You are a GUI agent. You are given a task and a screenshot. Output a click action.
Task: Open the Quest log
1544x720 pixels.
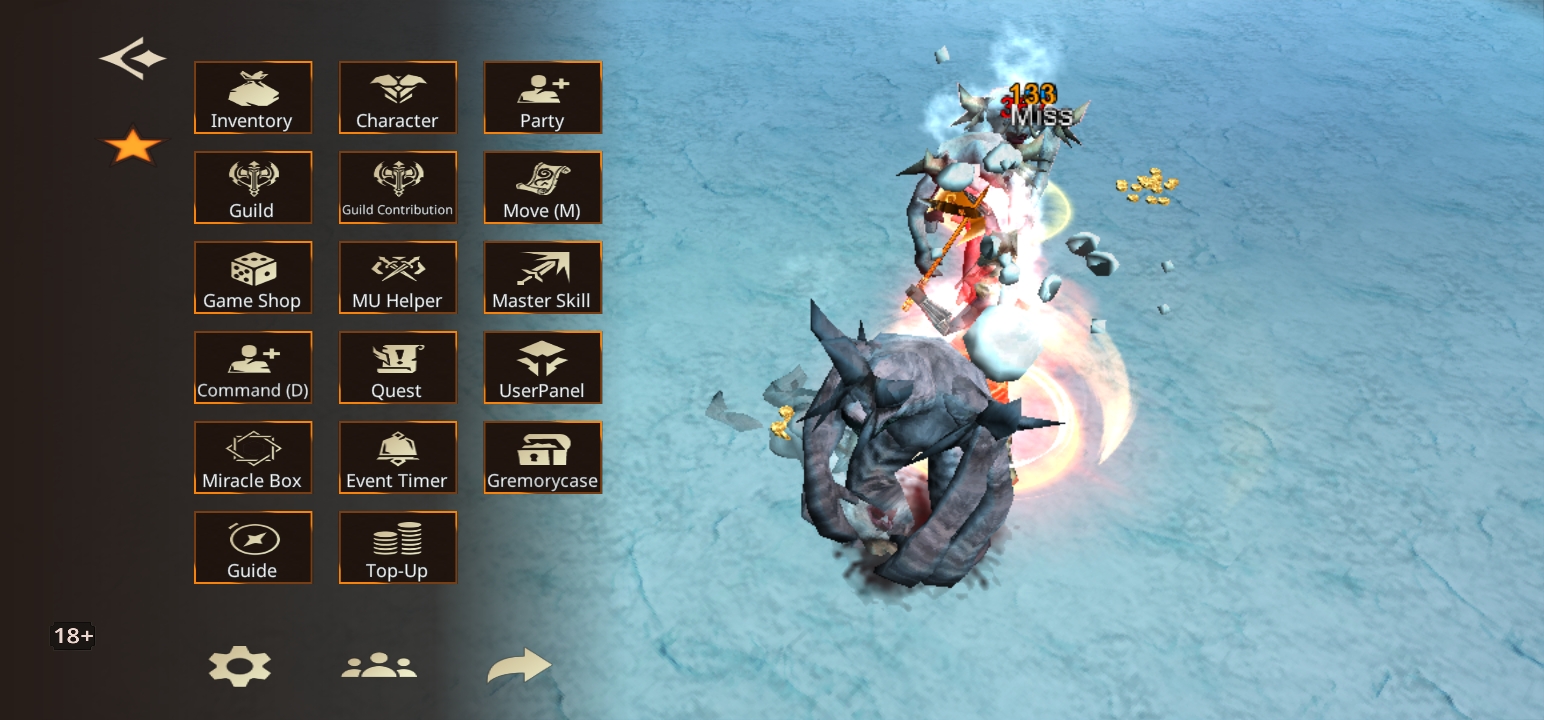click(x=397, y=367)
